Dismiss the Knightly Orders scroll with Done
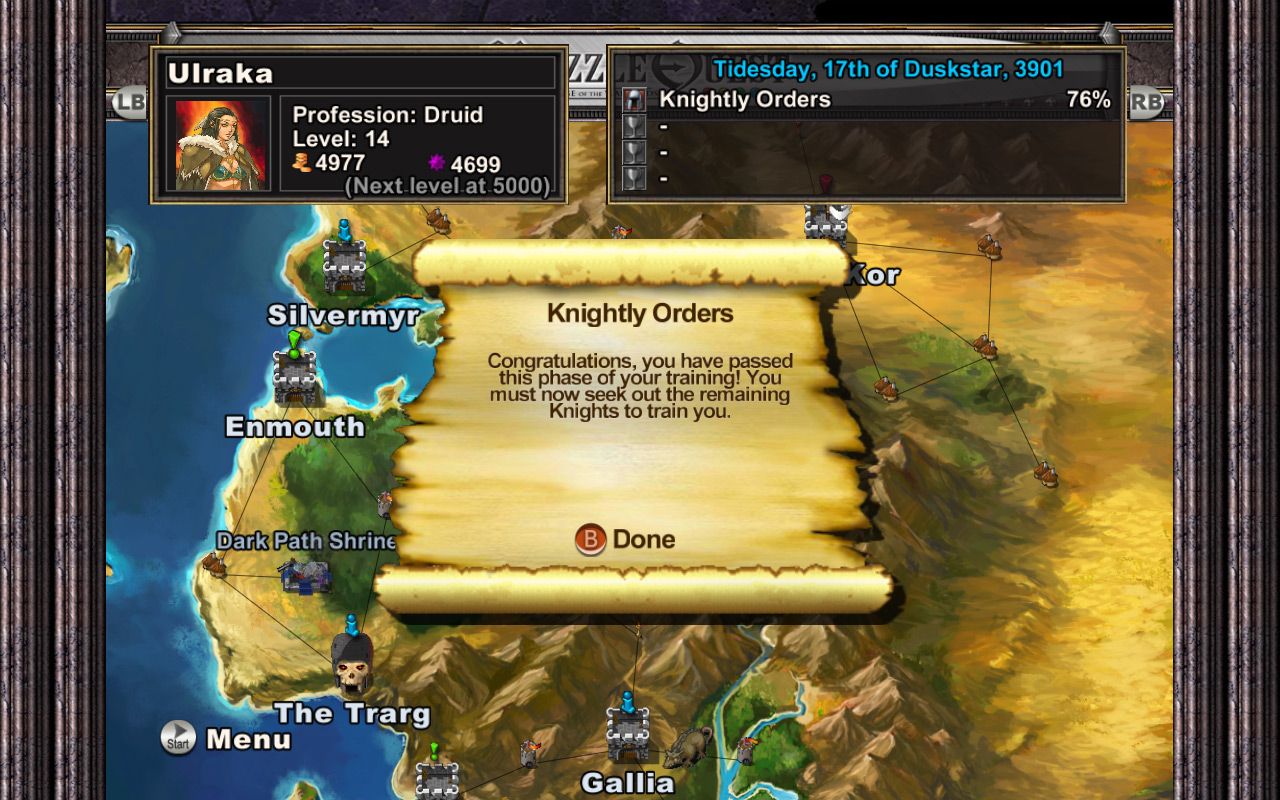1280x800 pixels. point(626,540)
